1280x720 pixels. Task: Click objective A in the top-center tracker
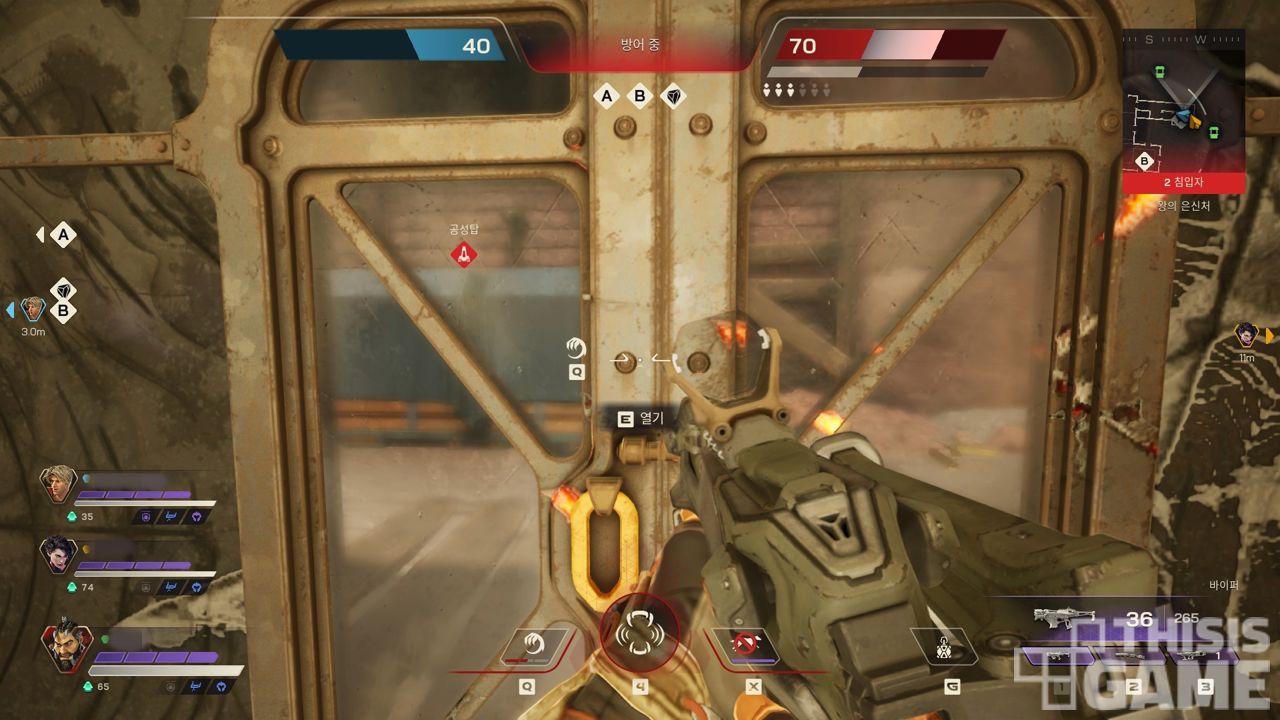[x=606, y=96]
